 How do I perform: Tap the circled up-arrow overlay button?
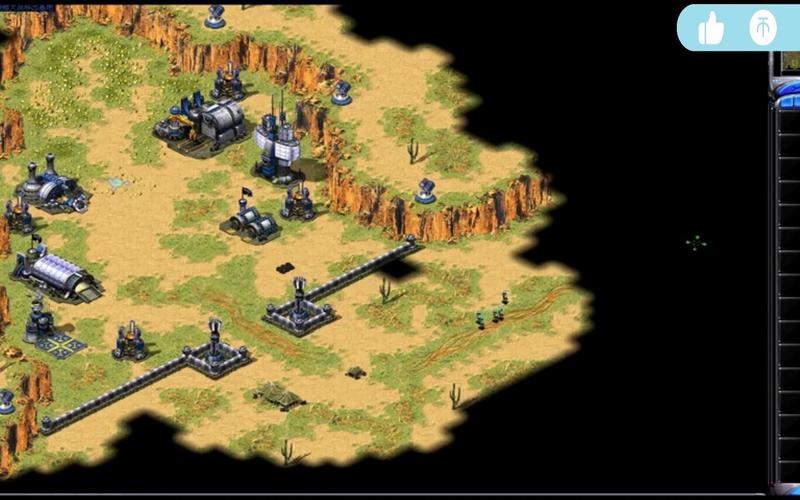coord(763,28)
